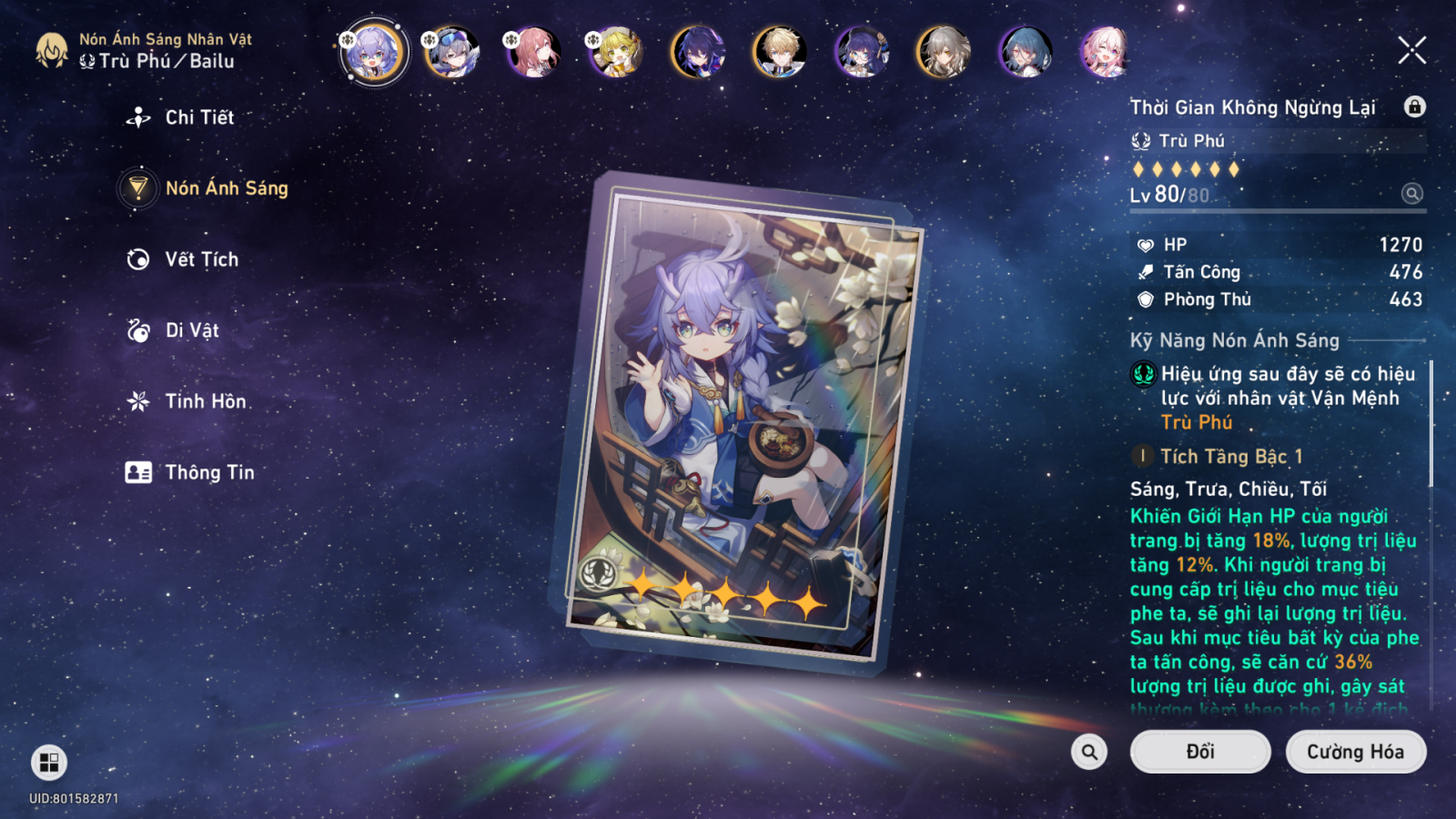Open the Chi Tiết details tab
The height and width of the screenshot is (819, 1456).
point(198,117)
